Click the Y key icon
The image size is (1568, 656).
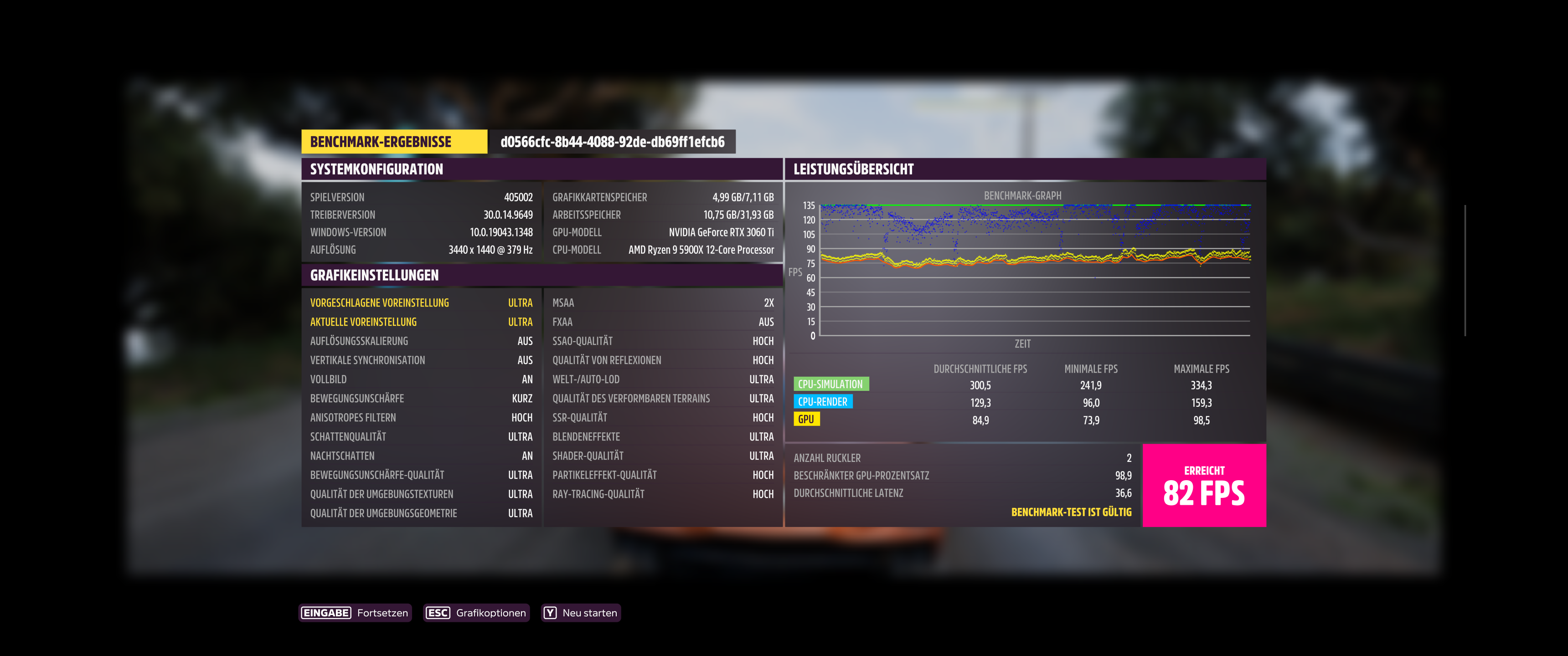(551, 613)
